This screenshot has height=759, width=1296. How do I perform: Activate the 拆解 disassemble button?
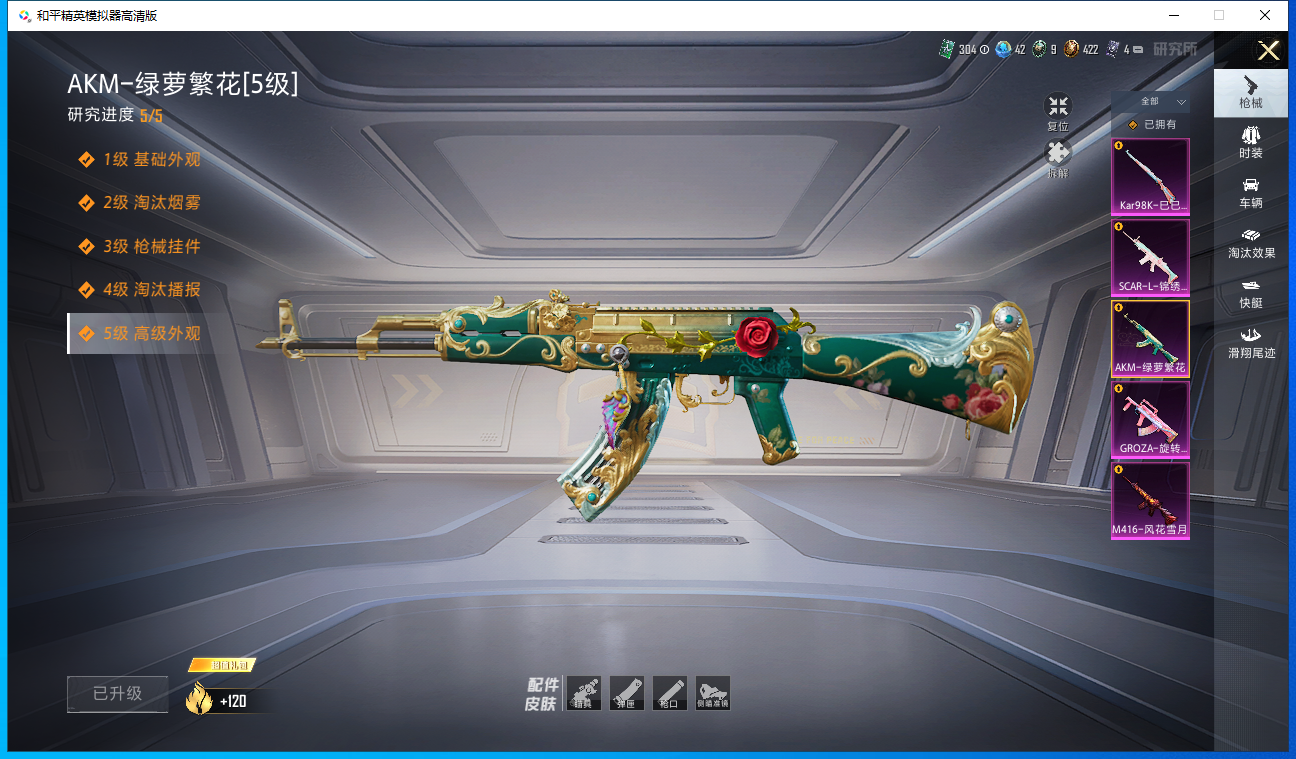tap(1058, 158)
